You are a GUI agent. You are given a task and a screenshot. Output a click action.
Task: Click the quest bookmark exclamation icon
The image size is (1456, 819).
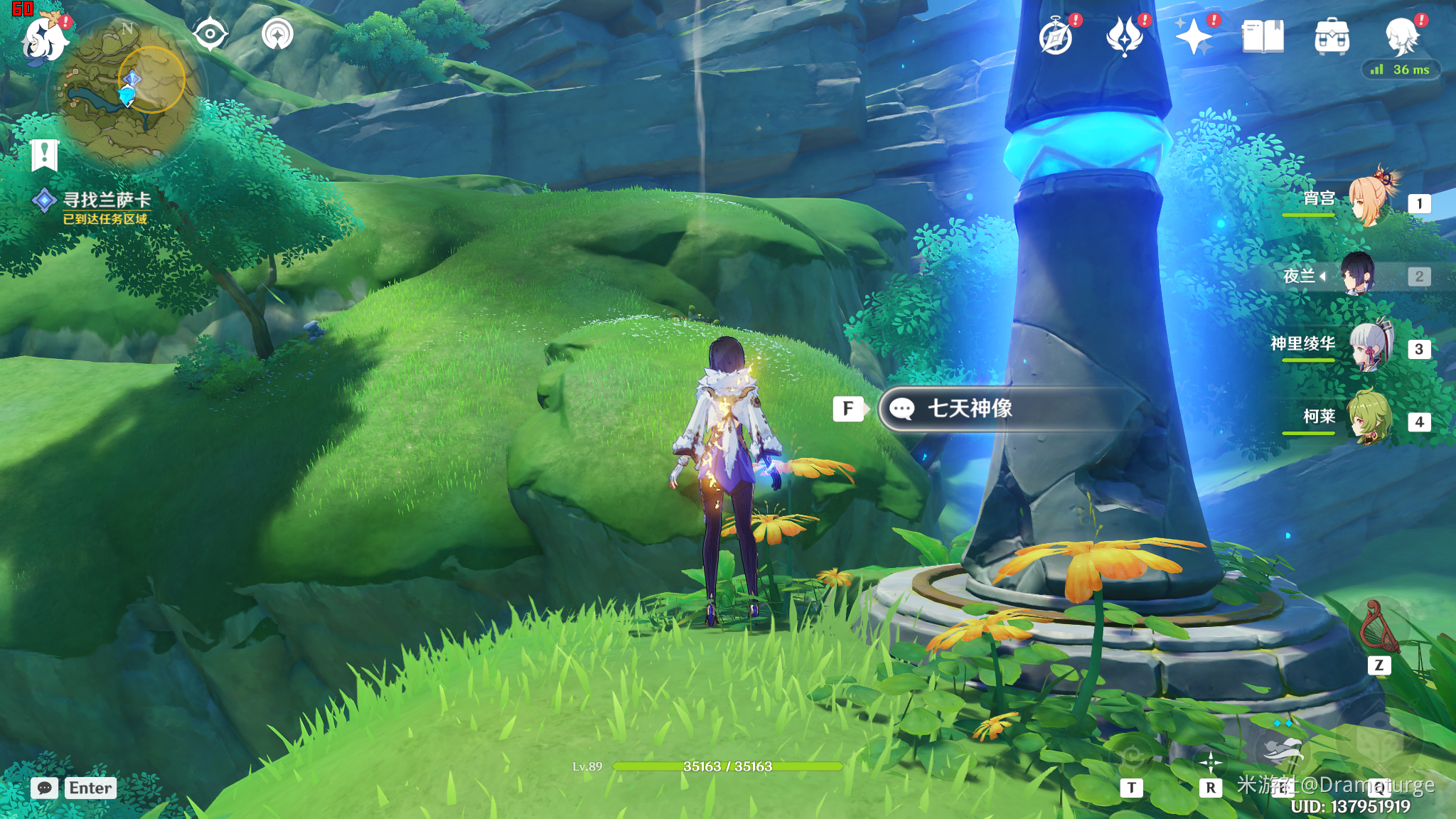coord(44,154)
